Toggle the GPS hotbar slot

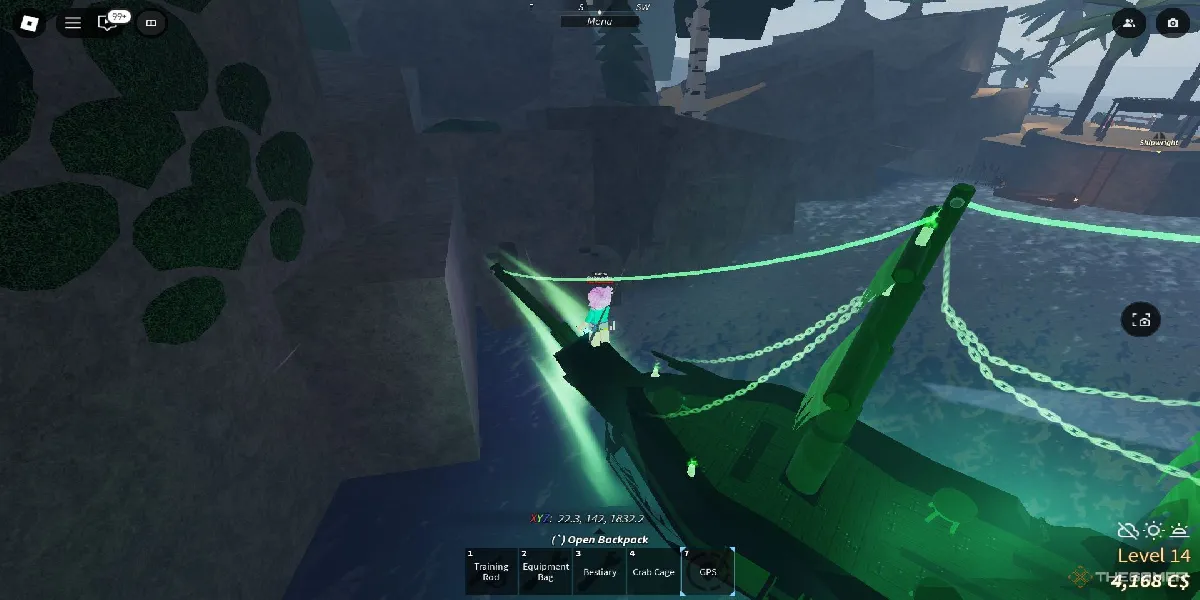point(707,571)
